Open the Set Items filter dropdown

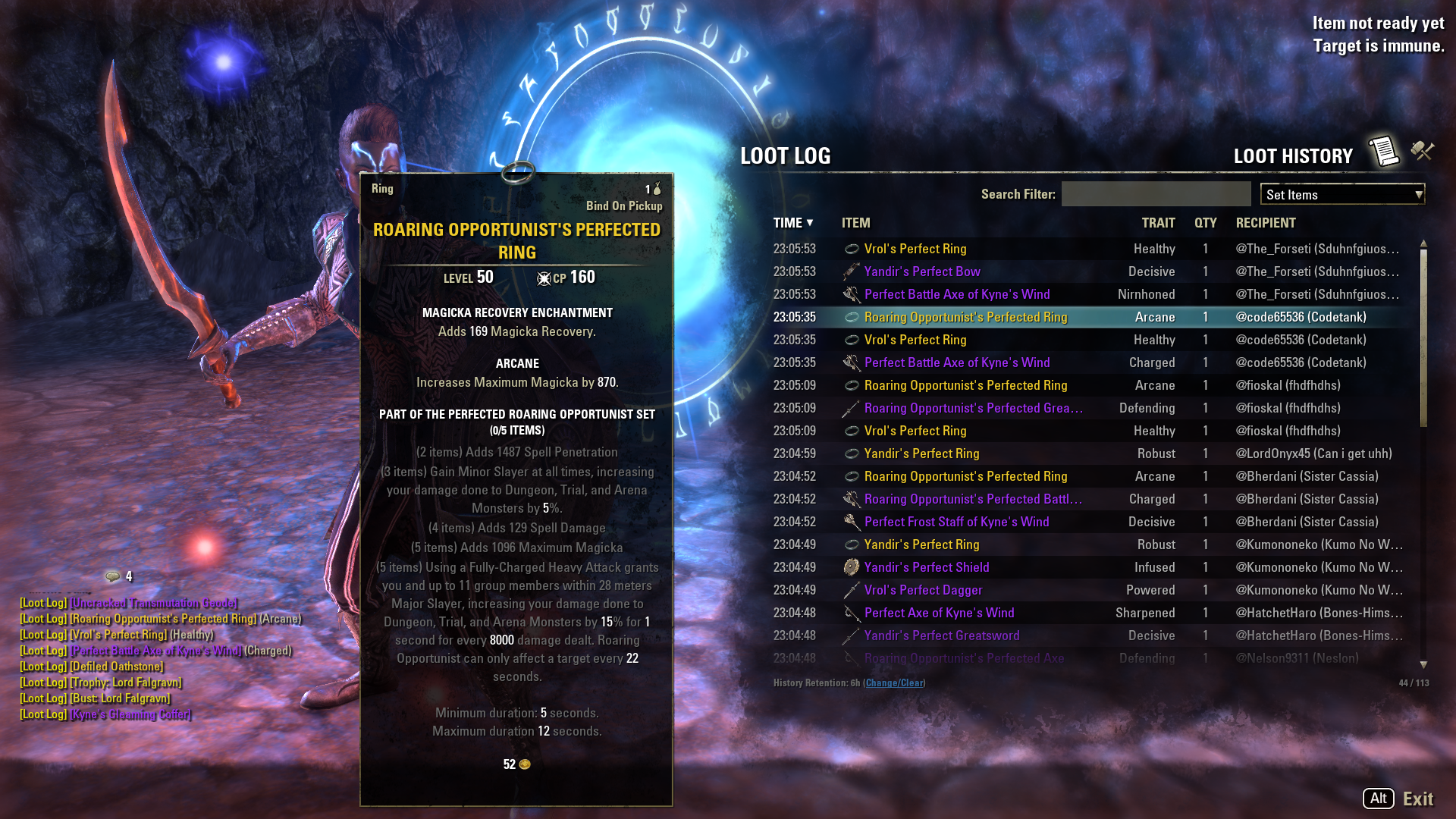coord(1342,195)
